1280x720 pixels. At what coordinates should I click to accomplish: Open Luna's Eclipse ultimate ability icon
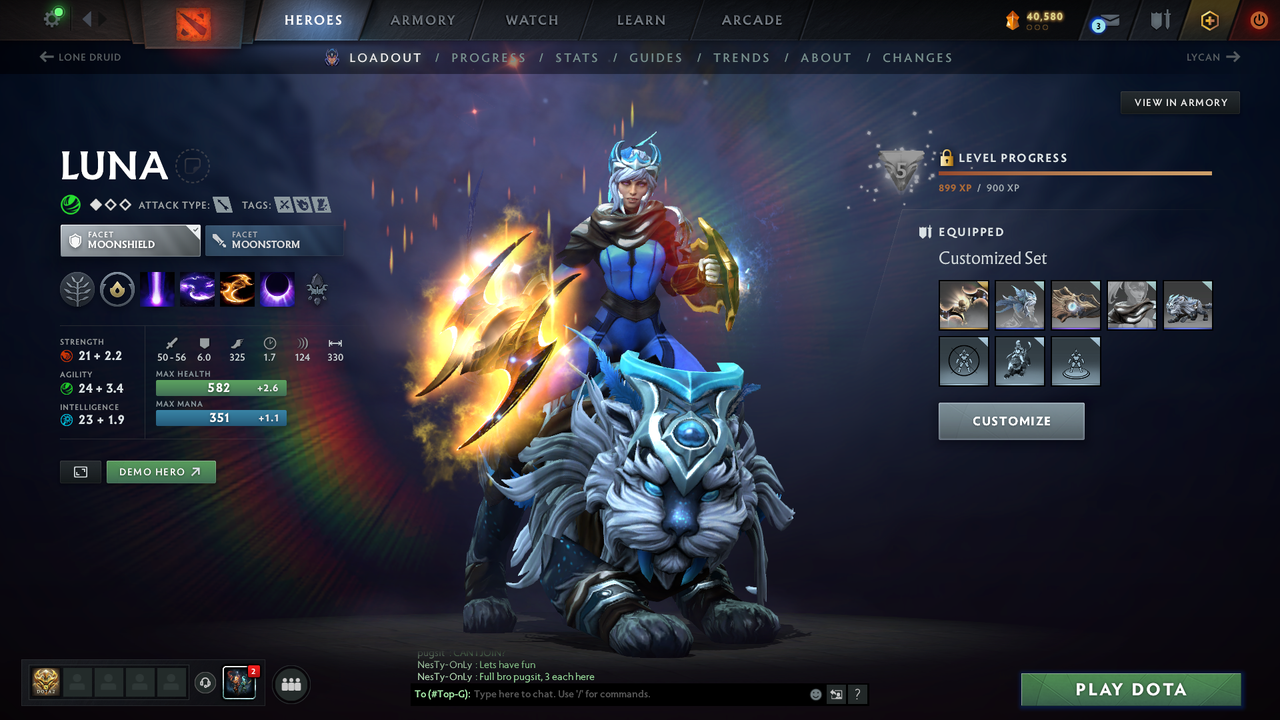(x=275, y=289)
